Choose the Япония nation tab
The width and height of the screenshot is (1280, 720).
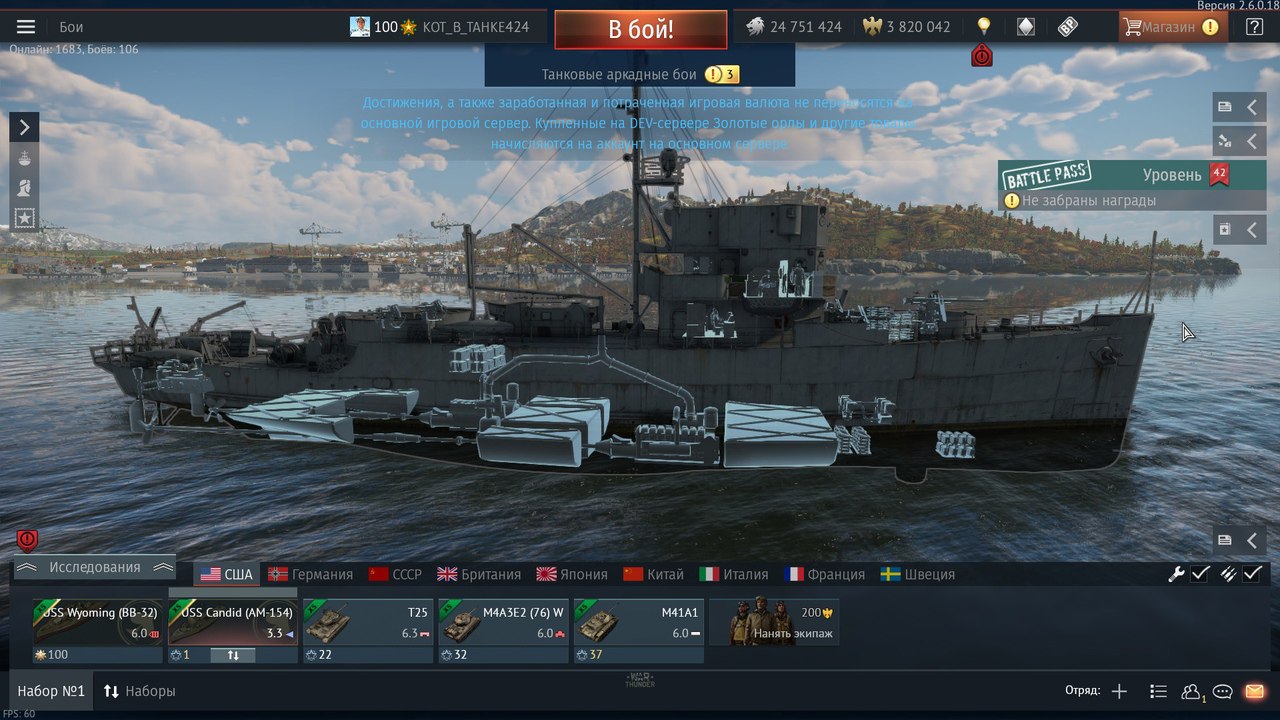point(572,574)
